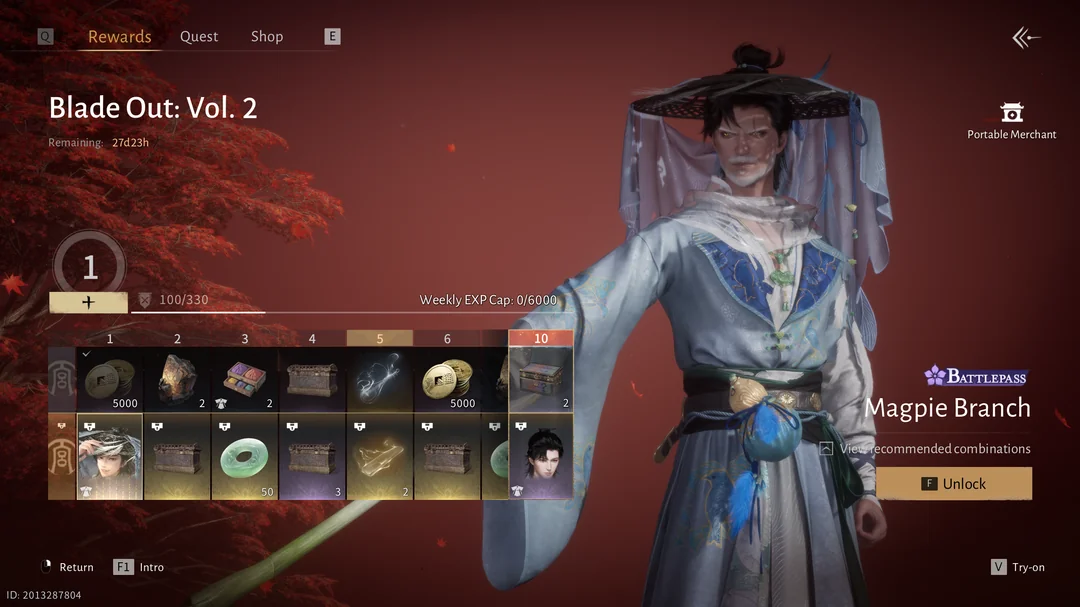Viewport: 1080px width, 607px height.
Task: Select the level 10 premium hairstyle reward
Action: pos(541,457)
